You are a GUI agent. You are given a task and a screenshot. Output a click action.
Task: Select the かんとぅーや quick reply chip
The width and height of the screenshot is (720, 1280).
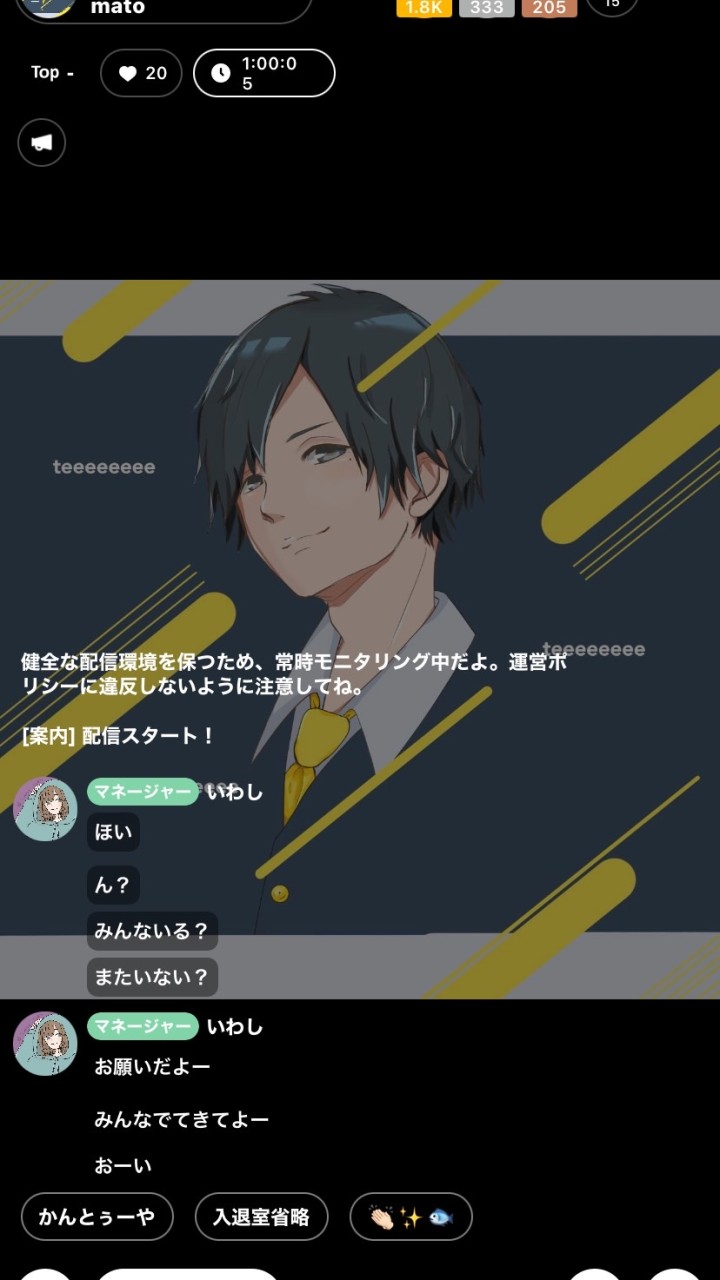pos(97,1217)
